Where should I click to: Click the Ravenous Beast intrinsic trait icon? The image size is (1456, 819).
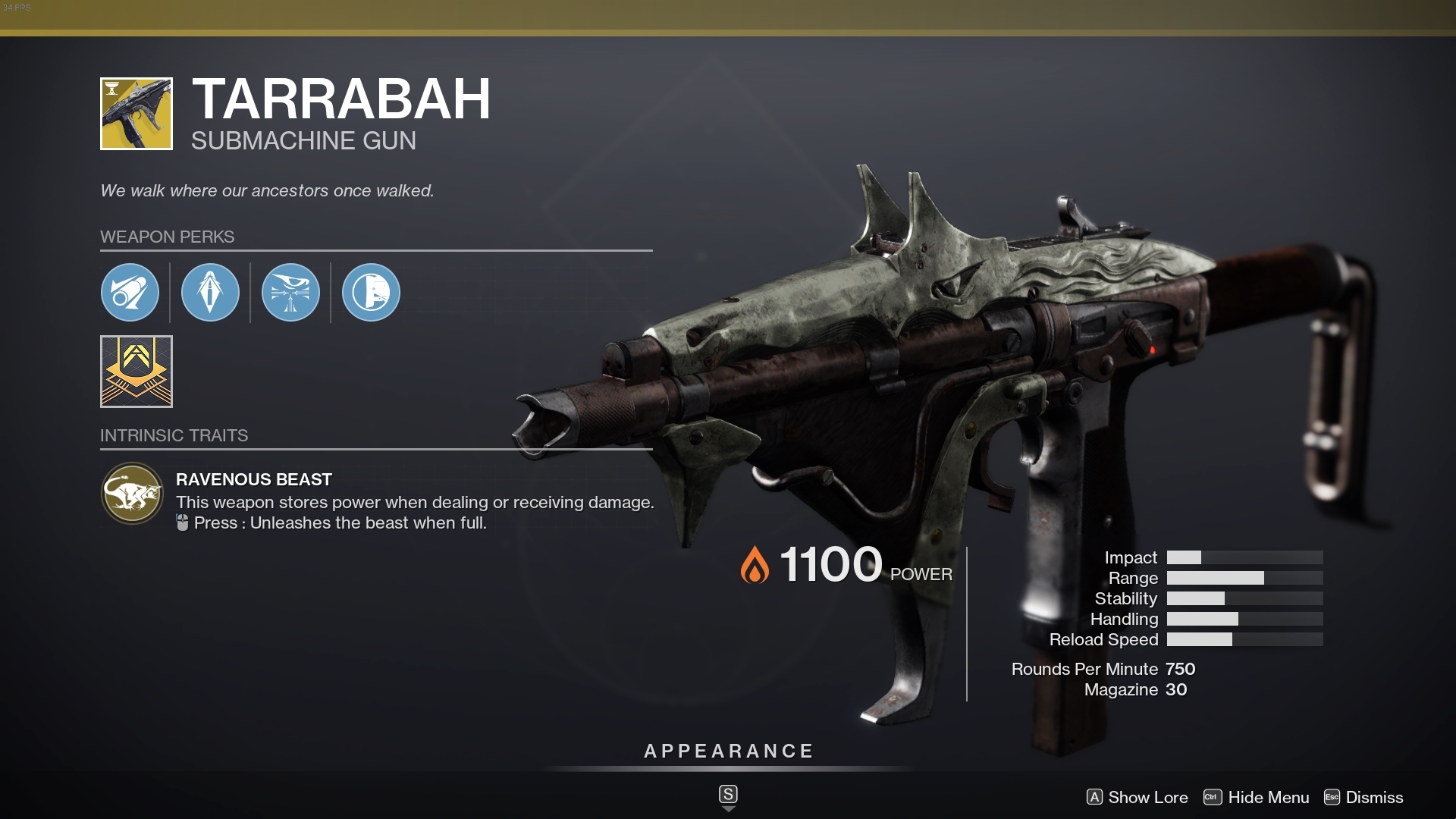[x=133, y=494]
